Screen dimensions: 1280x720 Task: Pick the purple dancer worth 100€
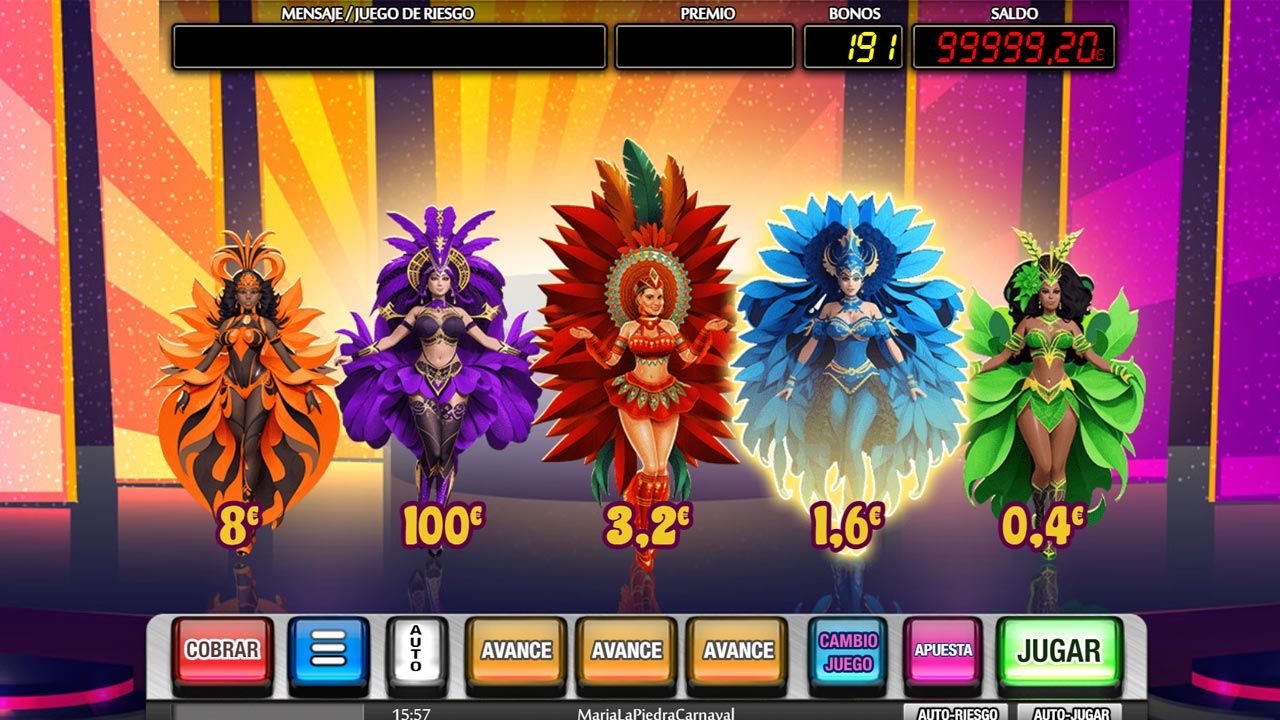438,370
